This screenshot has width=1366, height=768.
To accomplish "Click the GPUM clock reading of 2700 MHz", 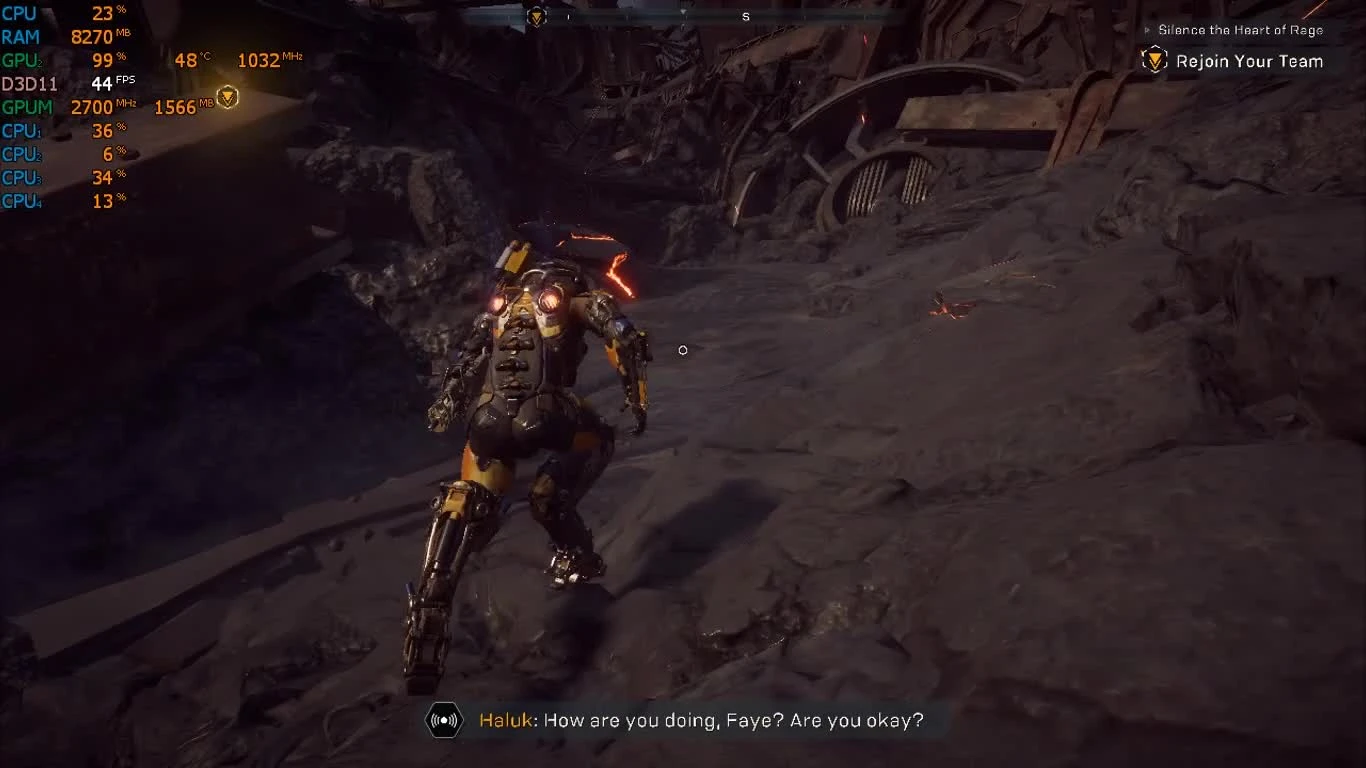I will [93, 107].
